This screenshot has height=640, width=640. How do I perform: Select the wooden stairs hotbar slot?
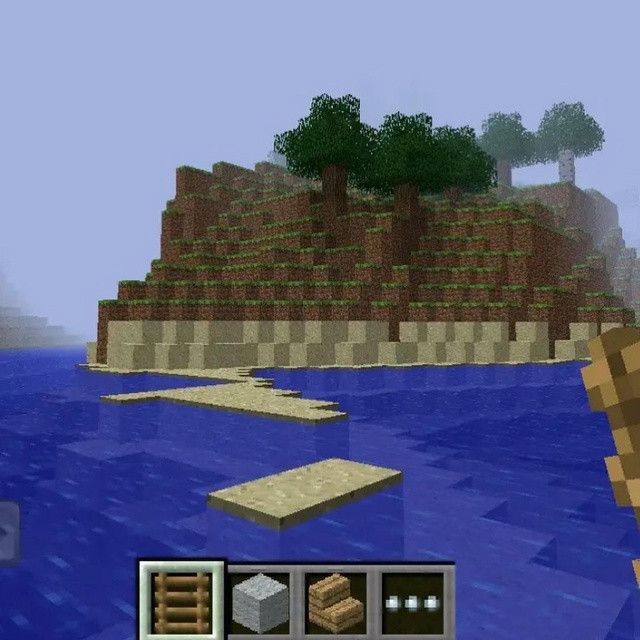[x=335, y=603]
